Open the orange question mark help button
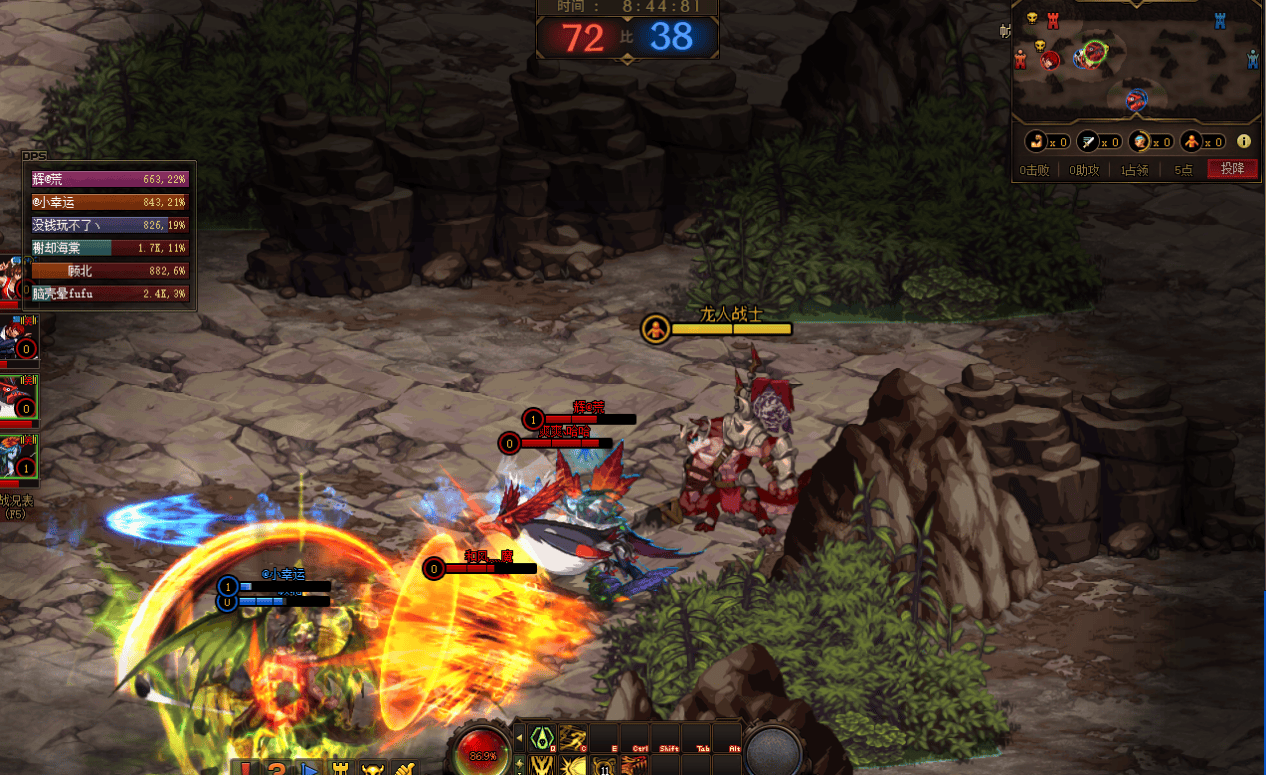1266x775 pixels. [x=276, y=769]
